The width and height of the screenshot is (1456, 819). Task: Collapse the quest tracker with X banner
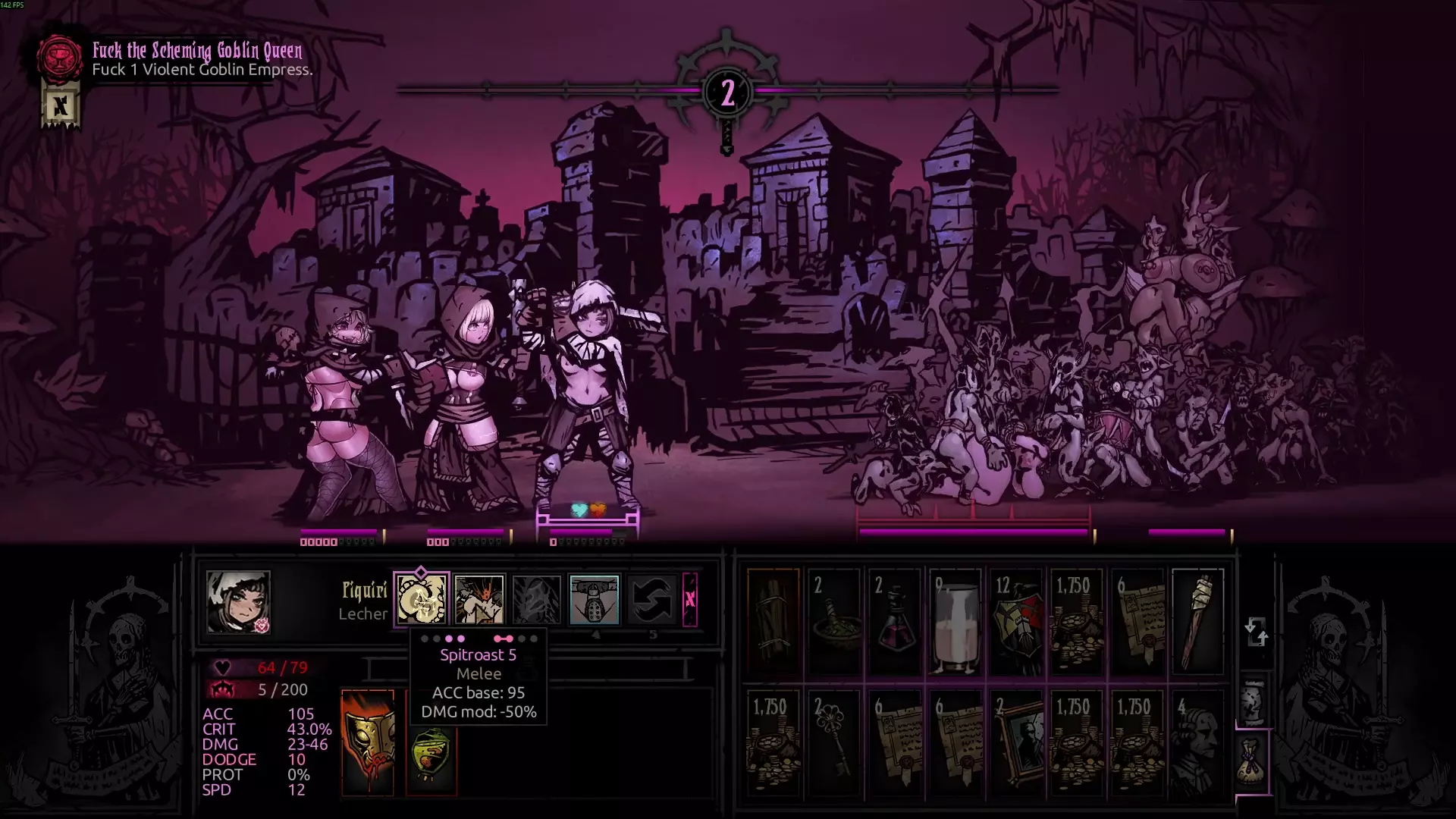pyautogui.click(x=61, y=106)
